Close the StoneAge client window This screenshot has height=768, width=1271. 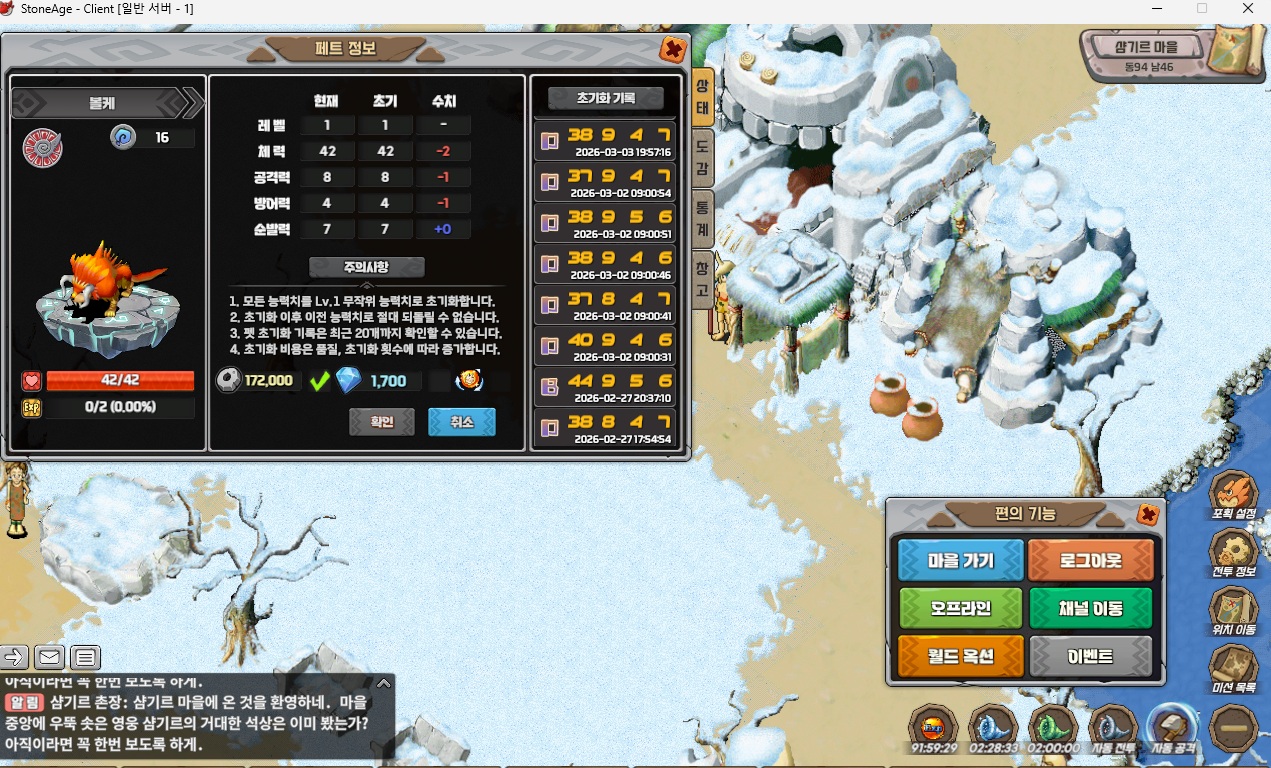point(1247,9)
